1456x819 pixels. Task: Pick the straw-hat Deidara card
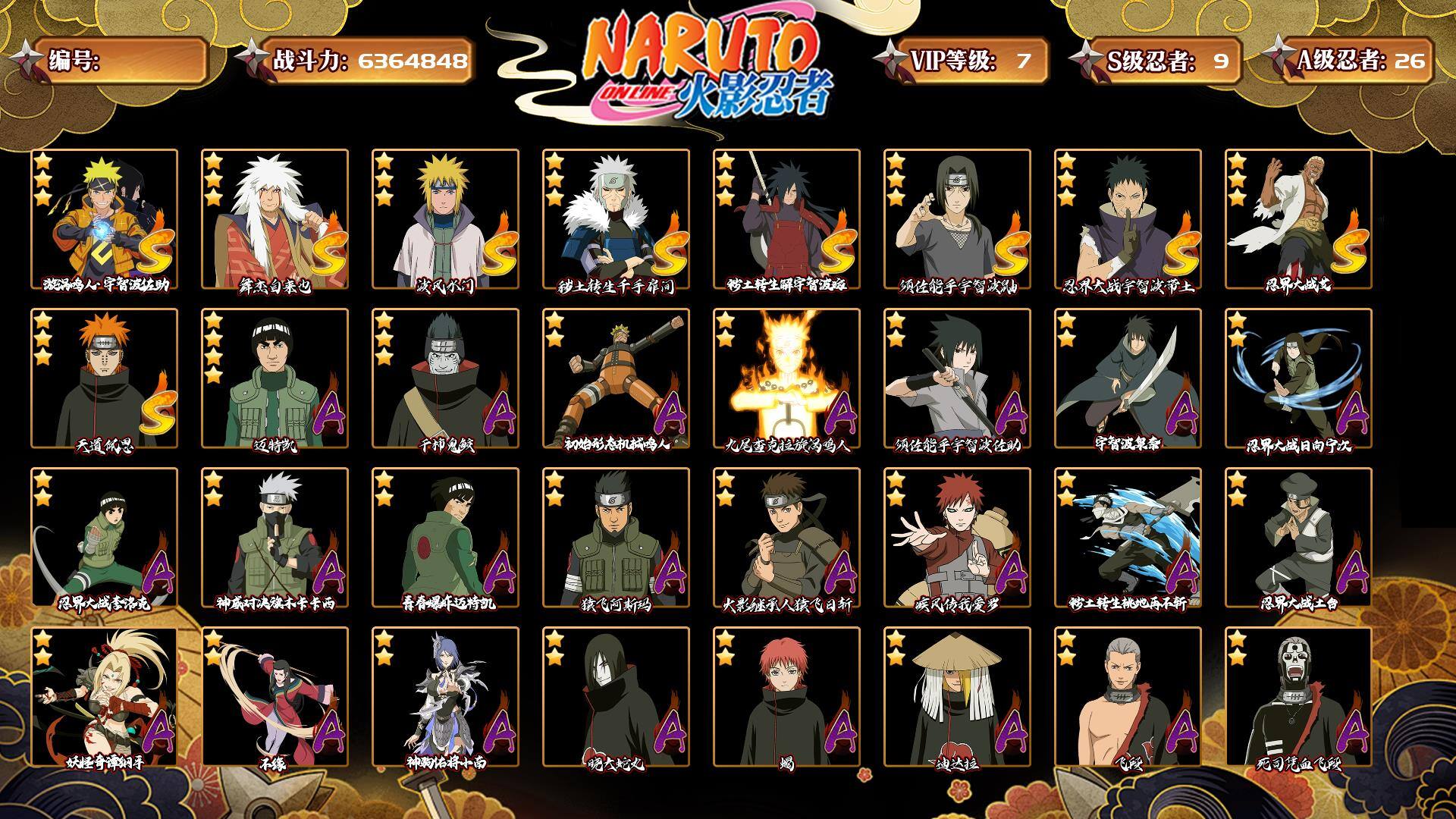pyautogui.click(x=957, y=697)
